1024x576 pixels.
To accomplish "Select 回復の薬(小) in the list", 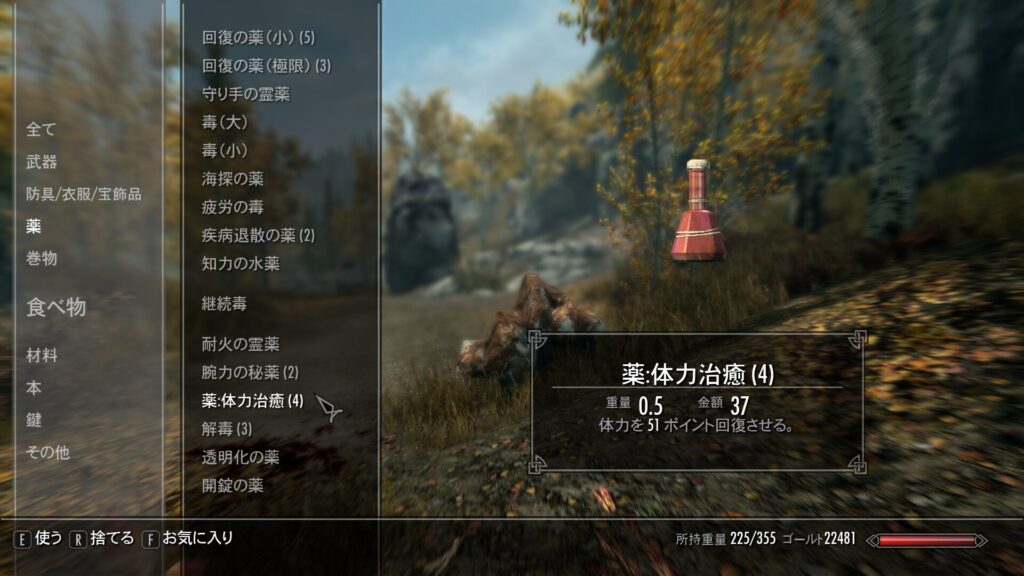I will tap(258, 38).
